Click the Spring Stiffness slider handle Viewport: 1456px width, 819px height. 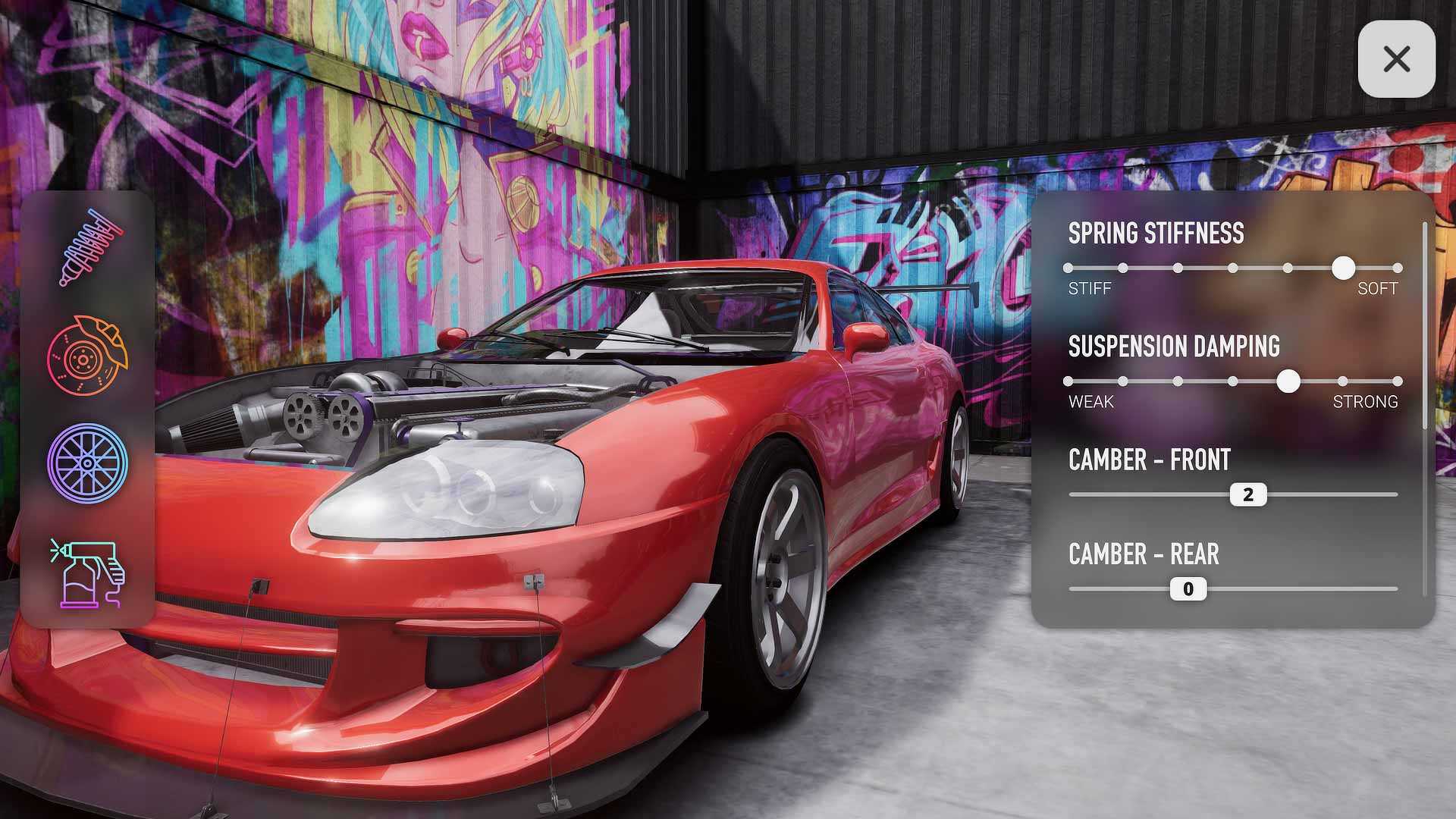click(x=1343, y=268)
